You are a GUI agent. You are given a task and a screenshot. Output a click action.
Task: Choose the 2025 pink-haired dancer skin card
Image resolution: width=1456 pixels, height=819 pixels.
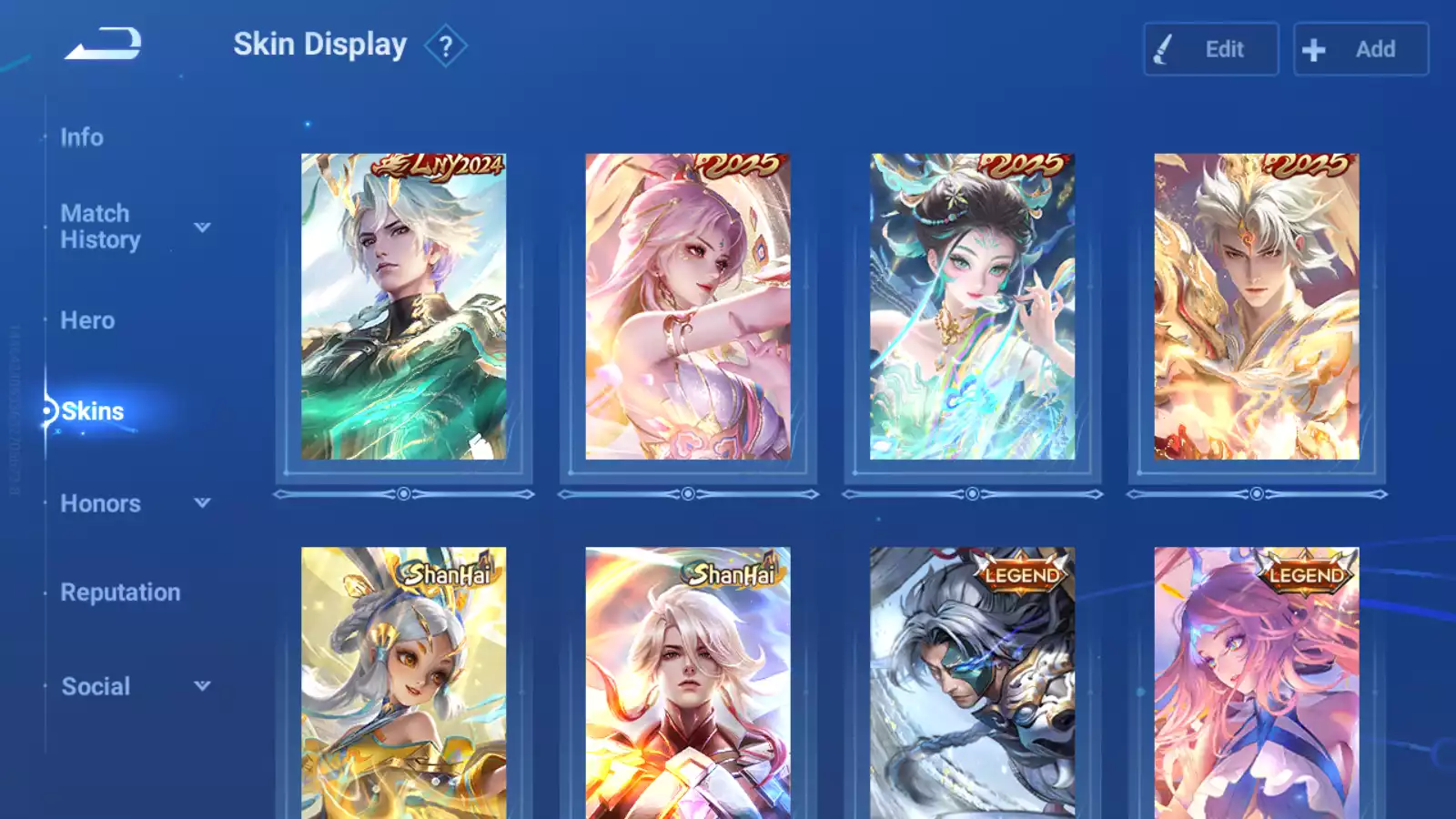[688, 307]
